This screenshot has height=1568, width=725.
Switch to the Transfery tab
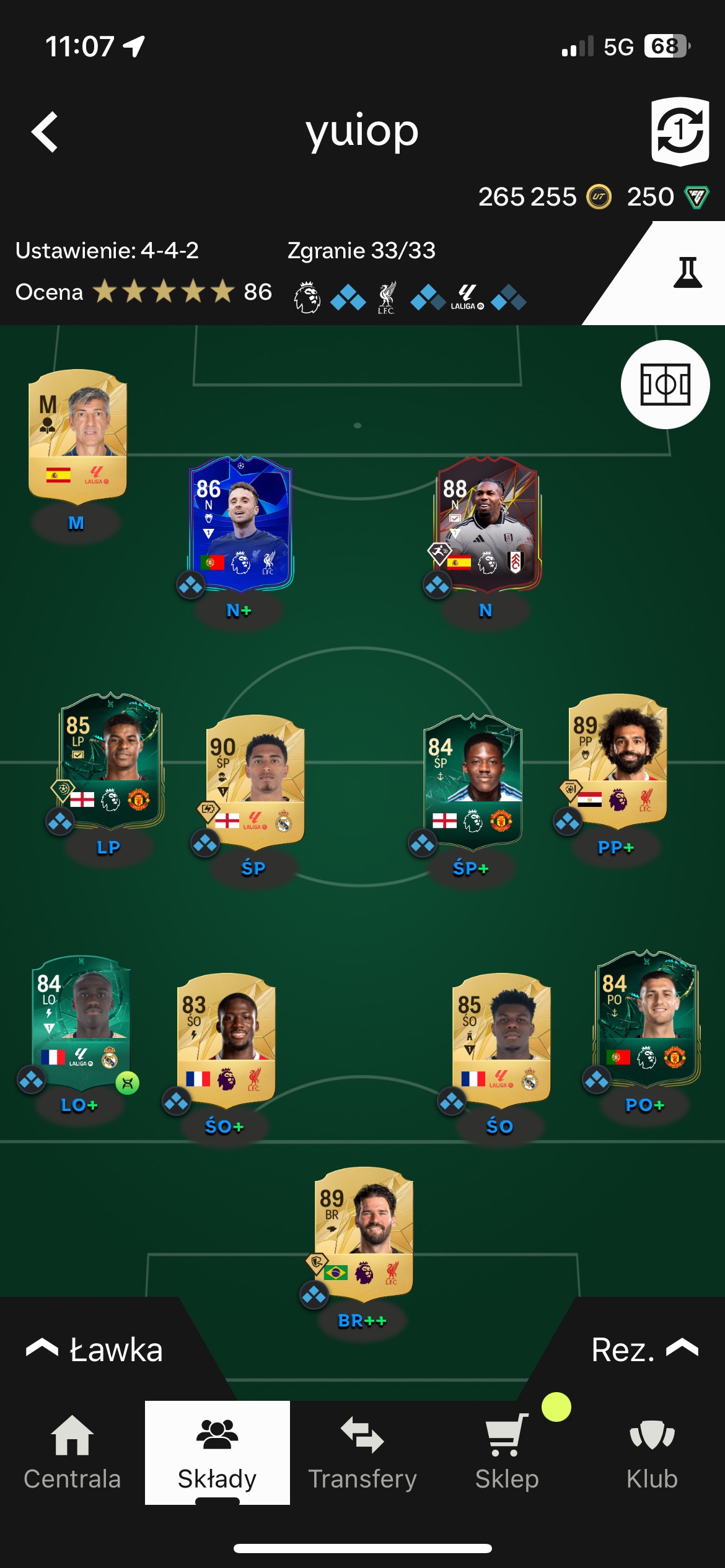click(x=362, y=1453)
